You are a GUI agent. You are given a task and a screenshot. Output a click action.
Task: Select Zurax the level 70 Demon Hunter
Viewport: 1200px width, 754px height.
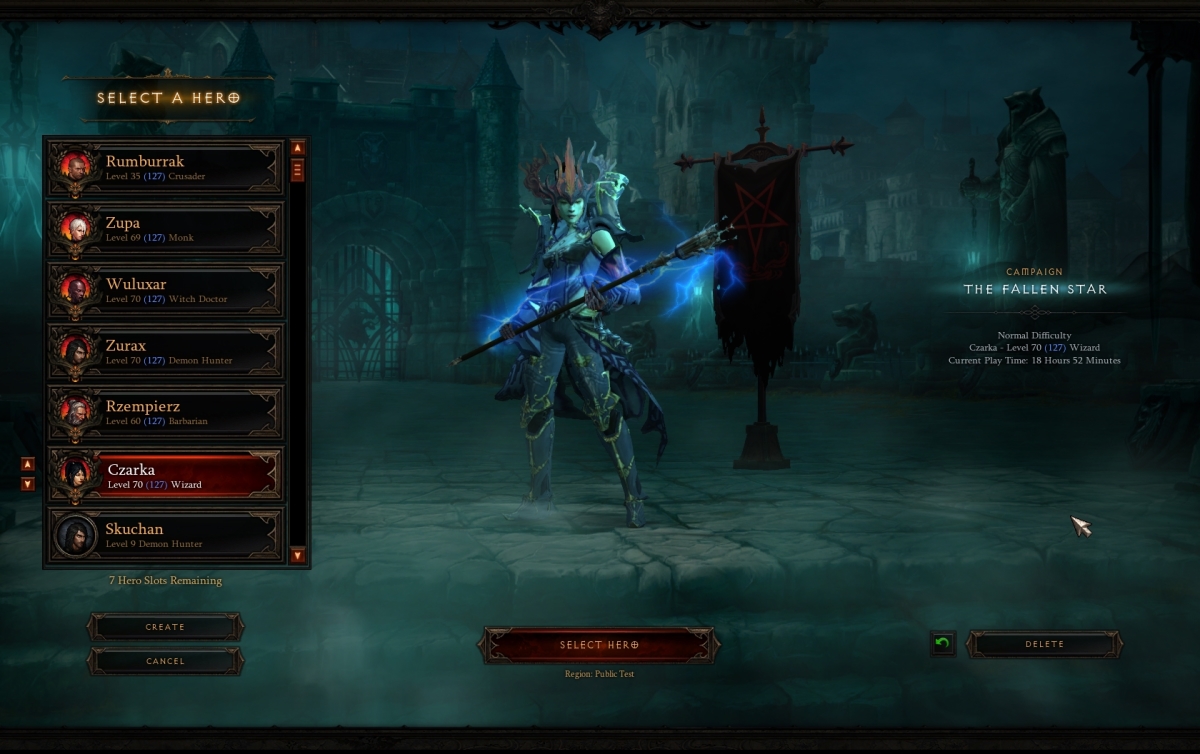(x=166, y=352)
